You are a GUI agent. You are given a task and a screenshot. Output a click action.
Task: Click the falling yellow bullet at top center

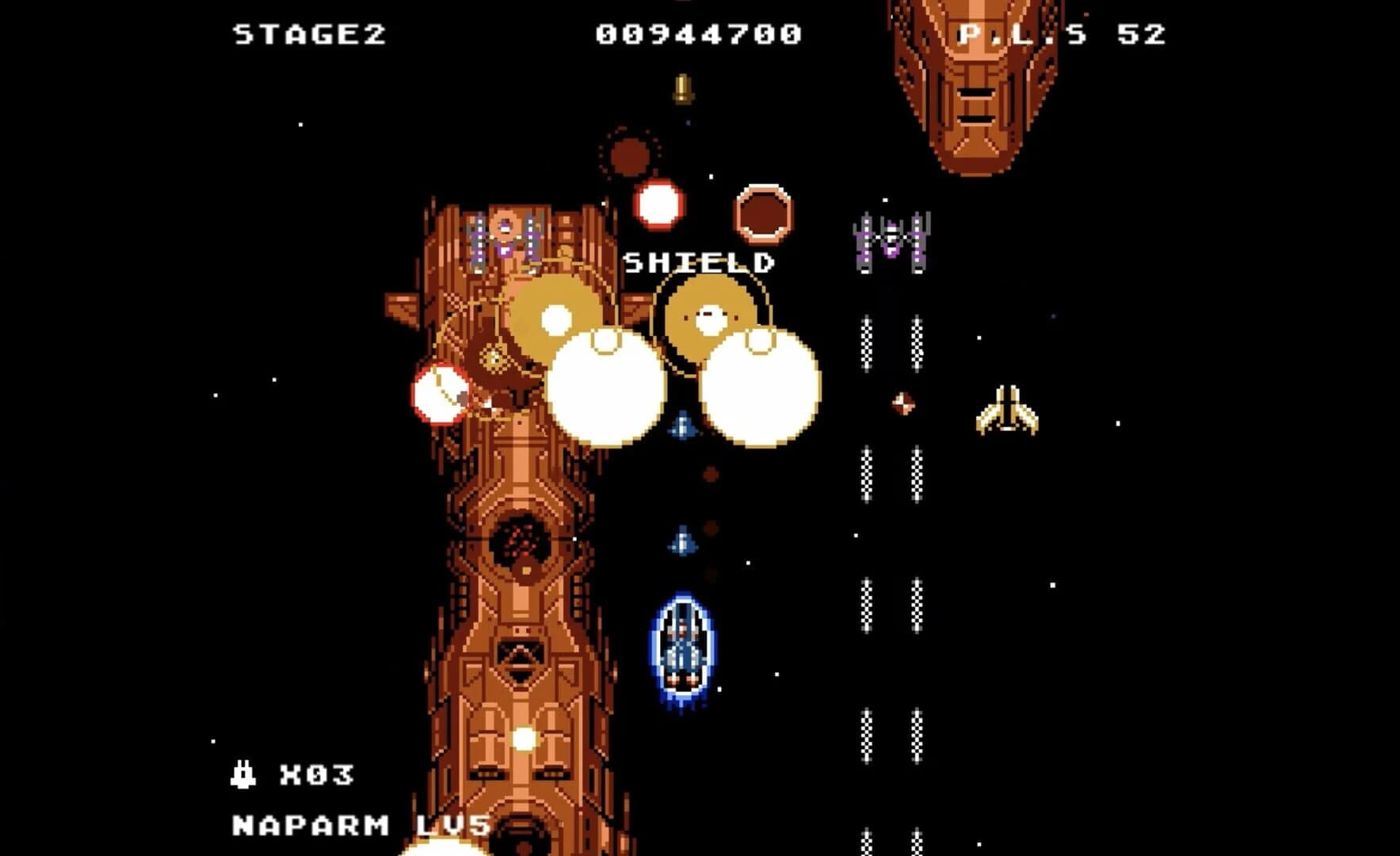[683, 87]
